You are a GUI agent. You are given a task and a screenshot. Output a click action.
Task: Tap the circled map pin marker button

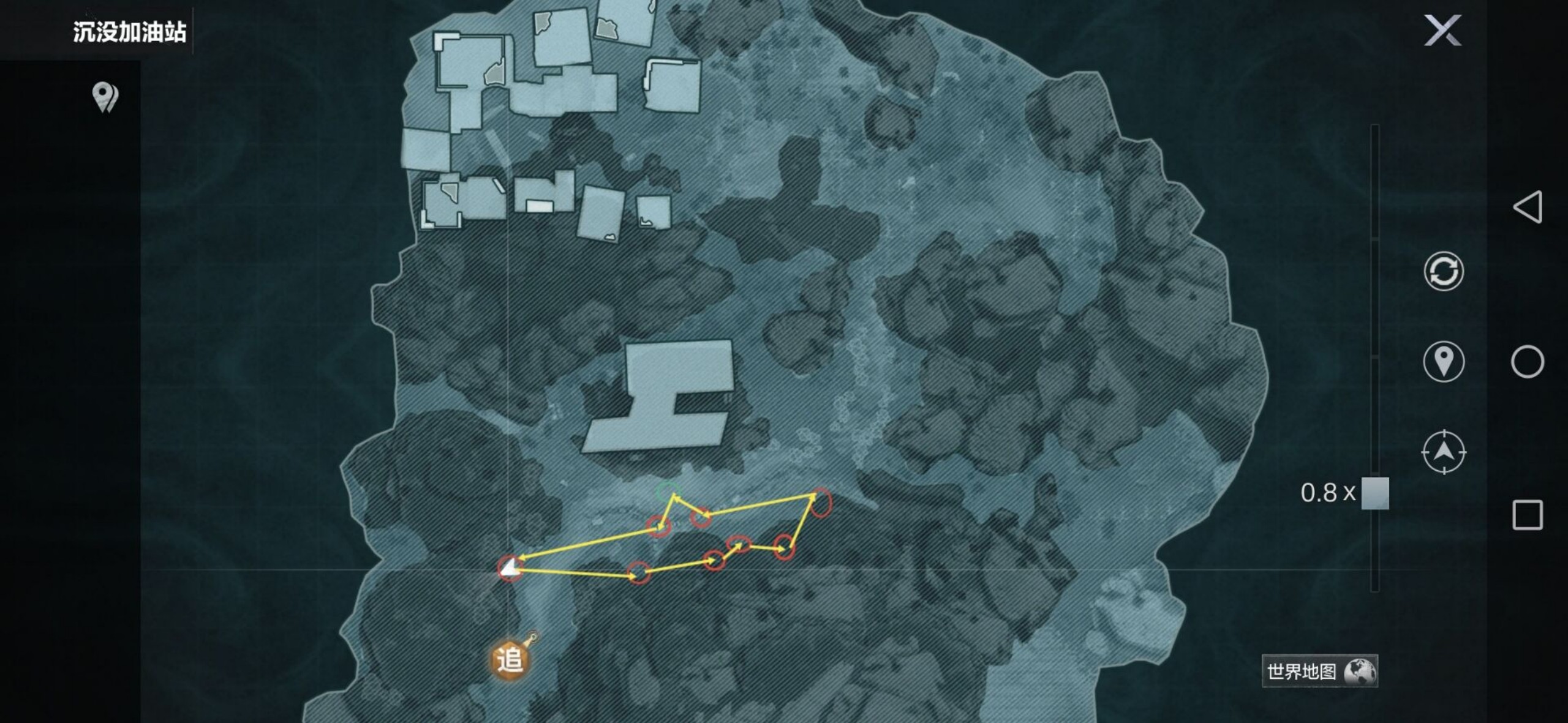(1444, 361)
